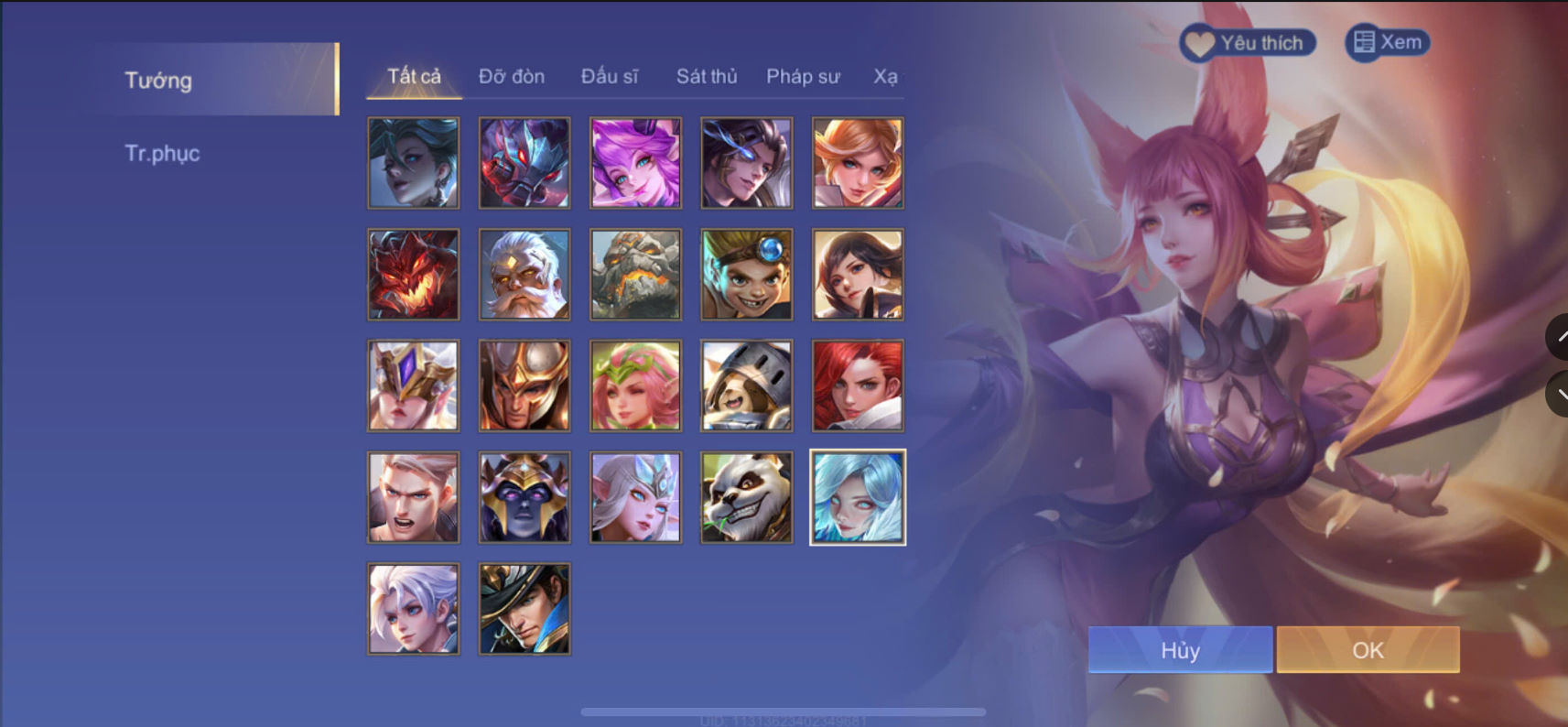This screenshot has width=1568, height=727.
Task: Click the heart icon beside Yêu thích
Action: pos(1199,41)
